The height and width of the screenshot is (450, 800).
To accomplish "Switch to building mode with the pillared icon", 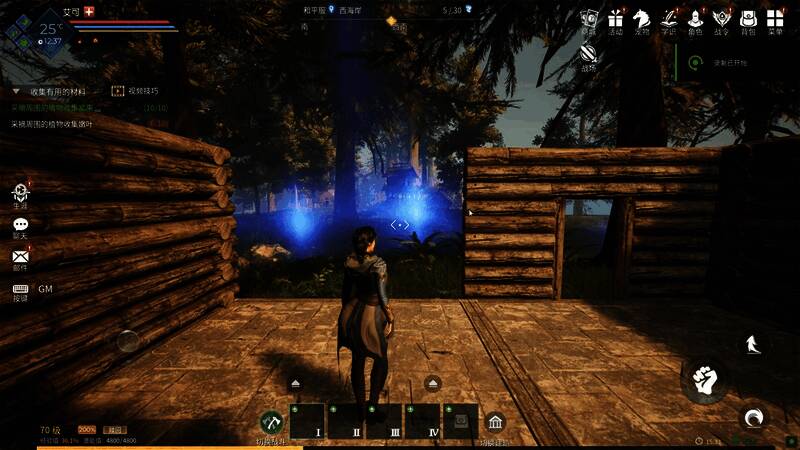I will point(494,423).
